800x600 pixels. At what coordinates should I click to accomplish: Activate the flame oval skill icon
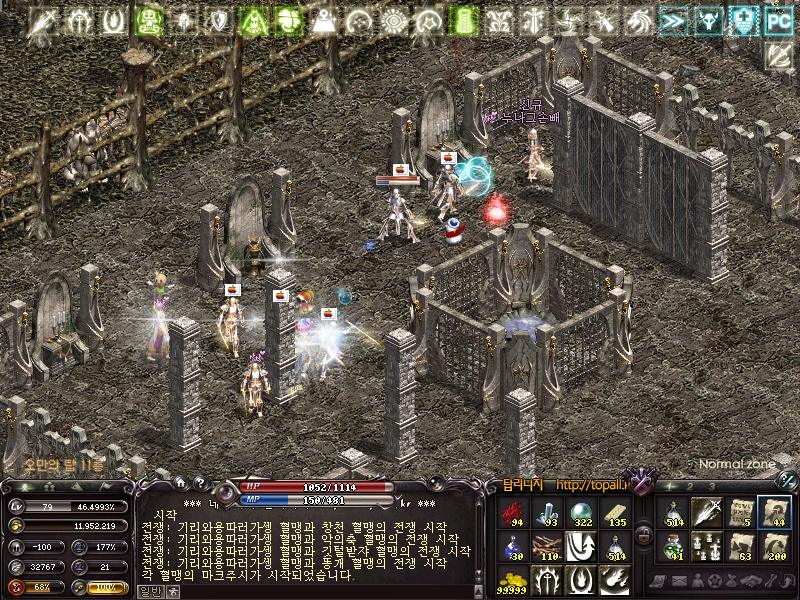(582, 581)
